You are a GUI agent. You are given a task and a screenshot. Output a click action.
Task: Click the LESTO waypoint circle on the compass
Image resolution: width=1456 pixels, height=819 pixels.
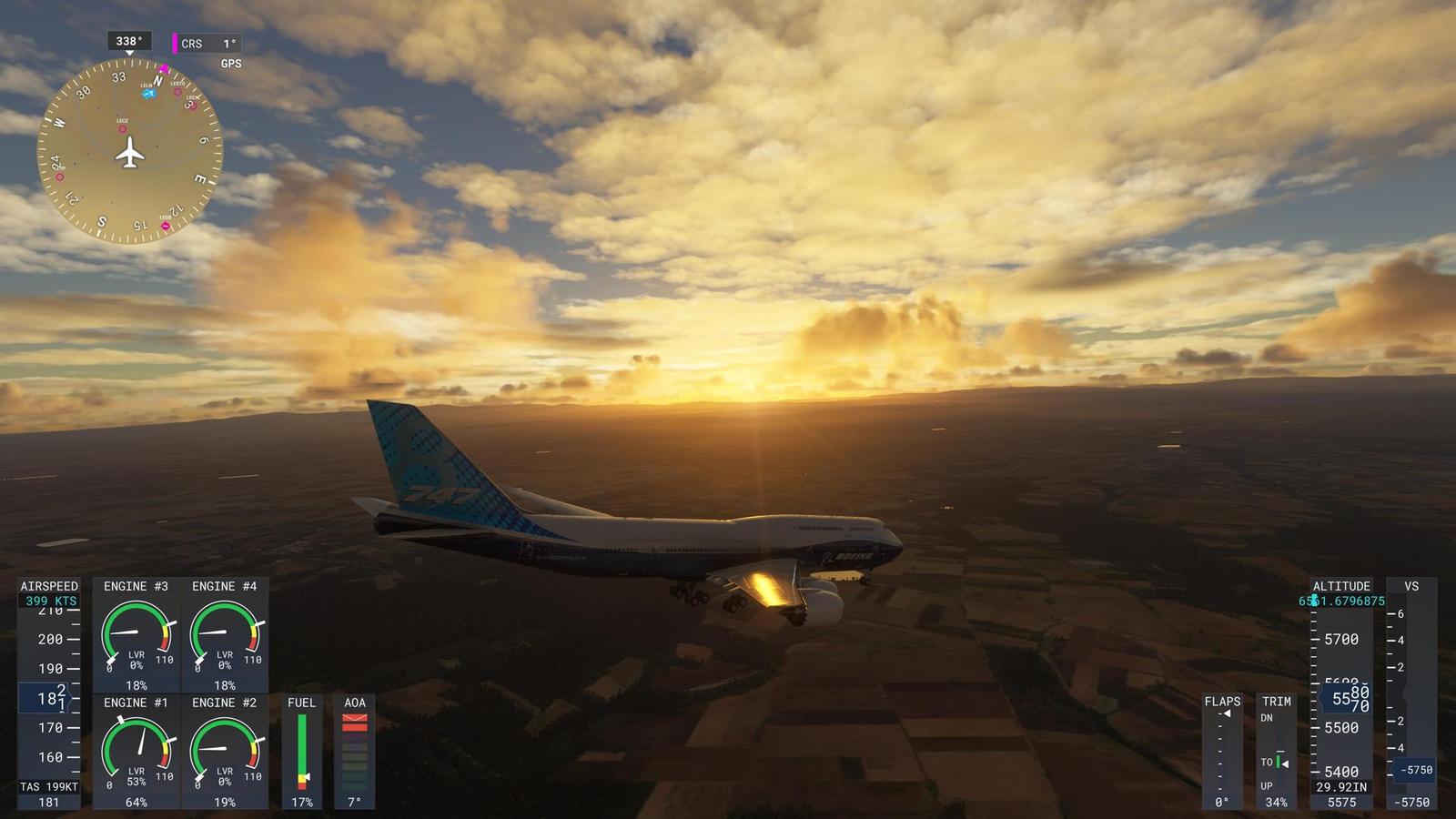177,92
